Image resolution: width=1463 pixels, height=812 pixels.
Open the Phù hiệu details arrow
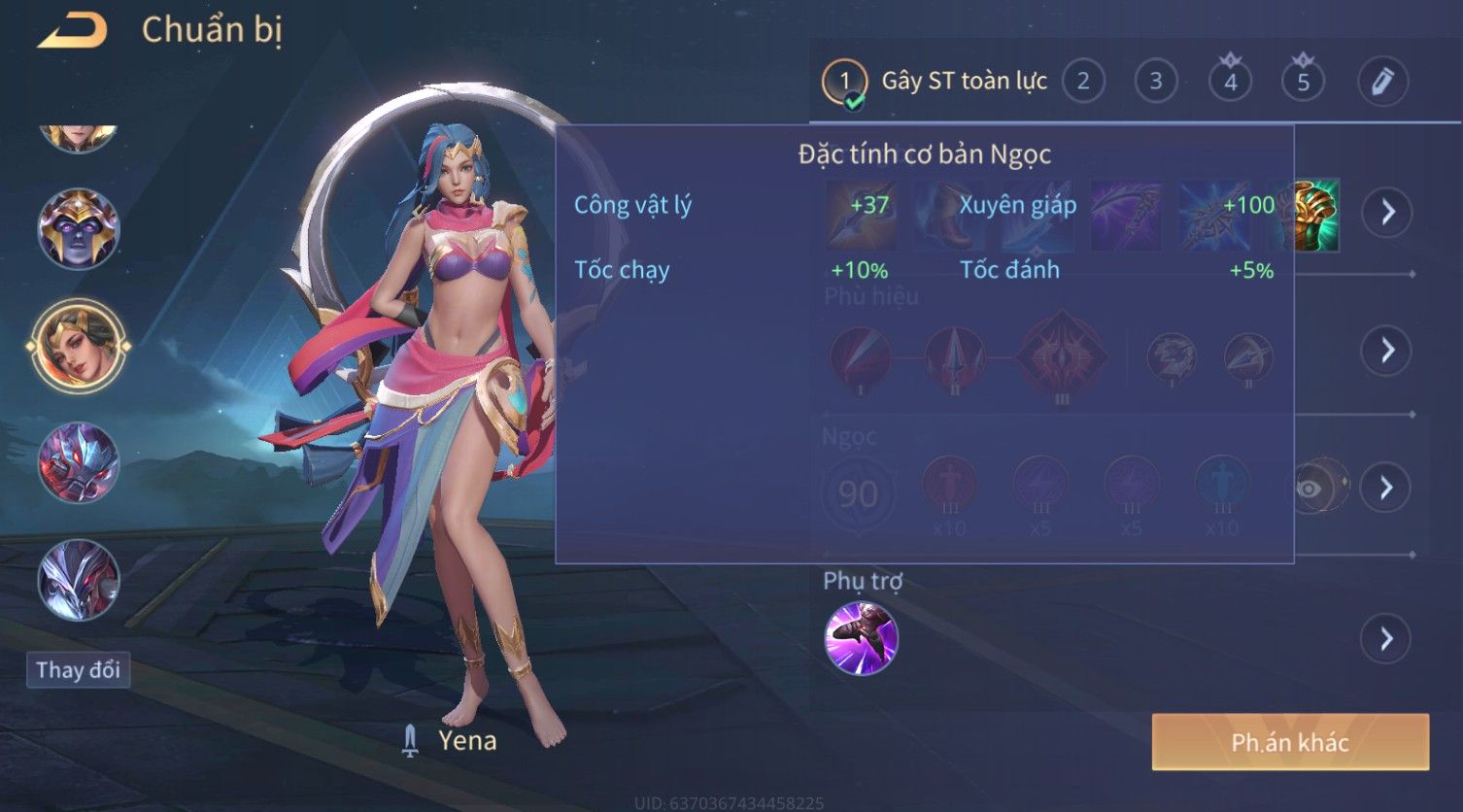click(1387, 350)
